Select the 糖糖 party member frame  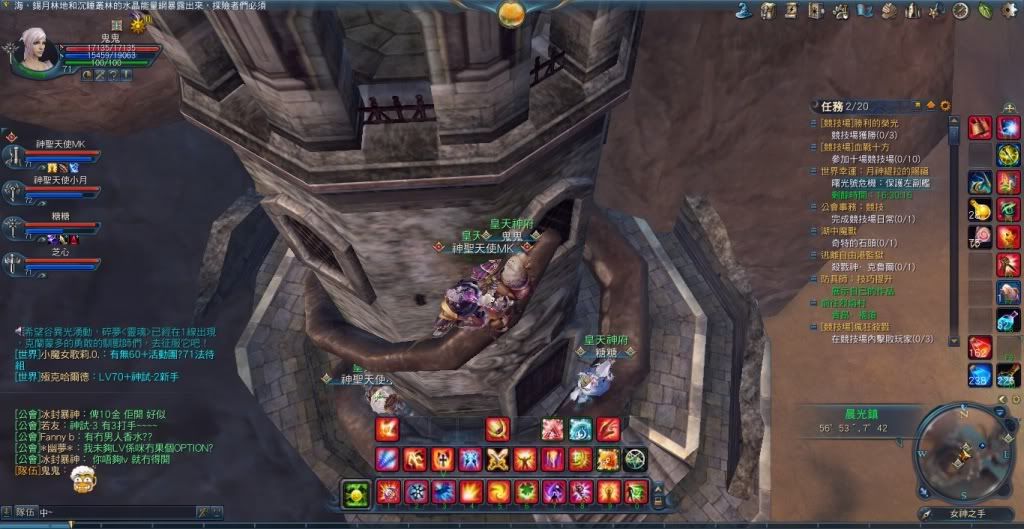pyautogui.click(x=52, y=224)
